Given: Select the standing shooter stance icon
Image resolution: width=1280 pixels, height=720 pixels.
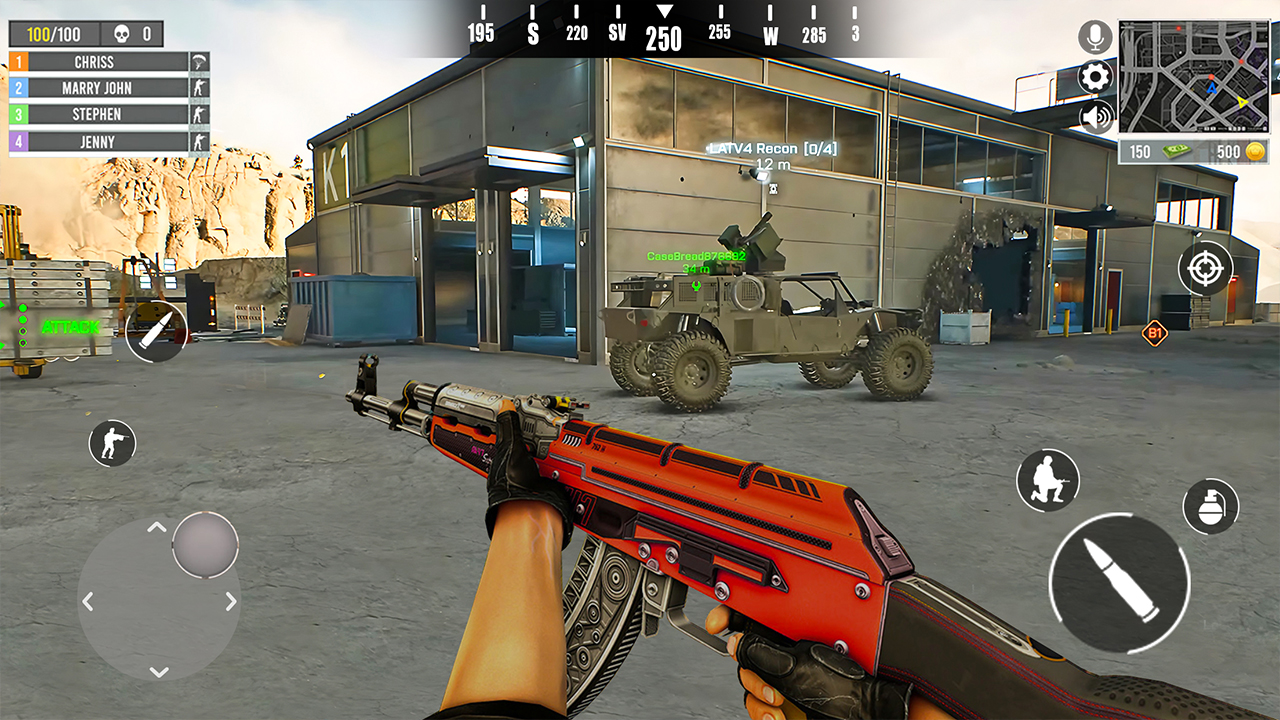Looking at the screenshot, I should tap(113, 444).
